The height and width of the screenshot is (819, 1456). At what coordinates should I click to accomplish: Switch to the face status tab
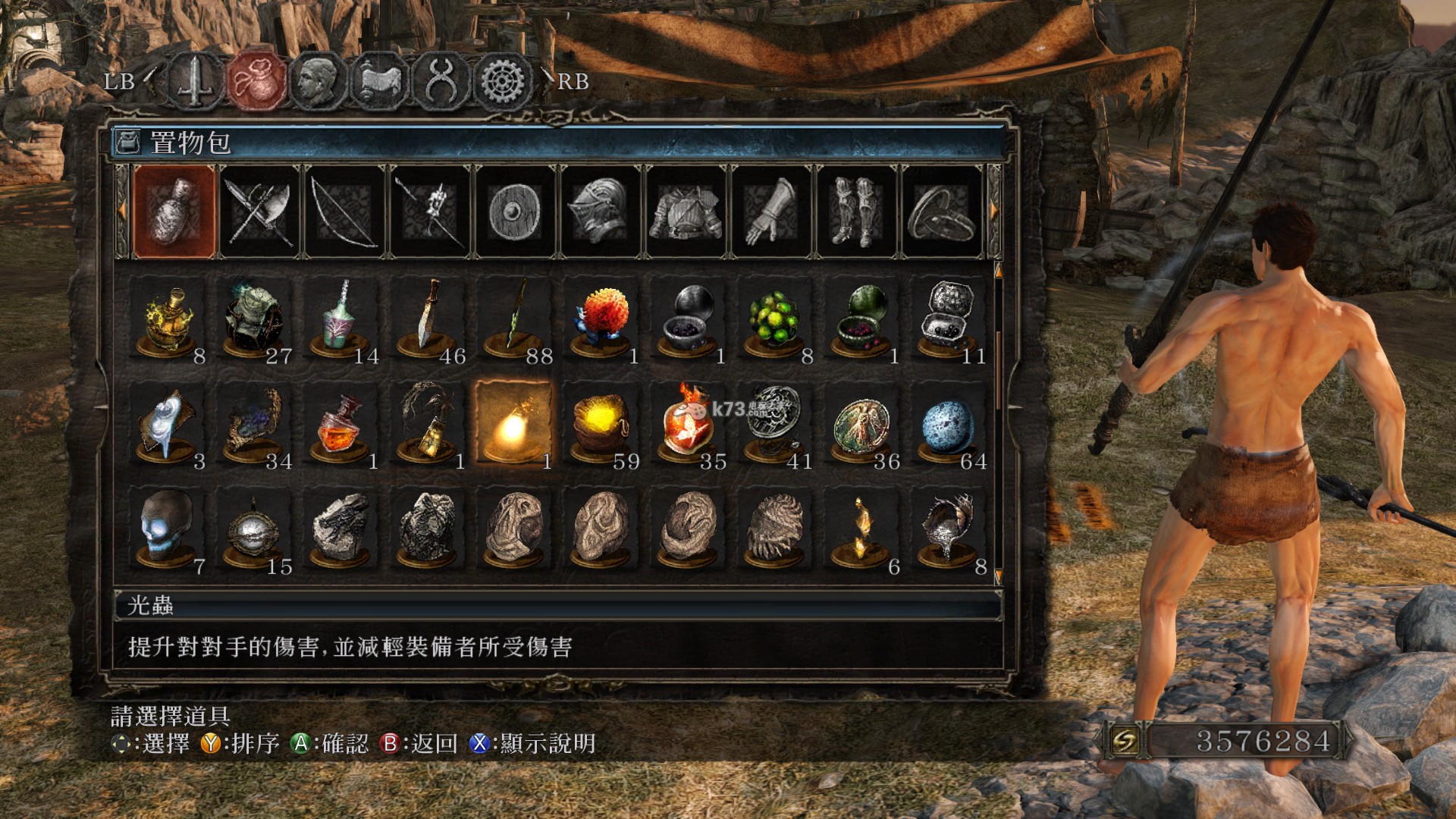pyautogui.click(x=318, y=80)
